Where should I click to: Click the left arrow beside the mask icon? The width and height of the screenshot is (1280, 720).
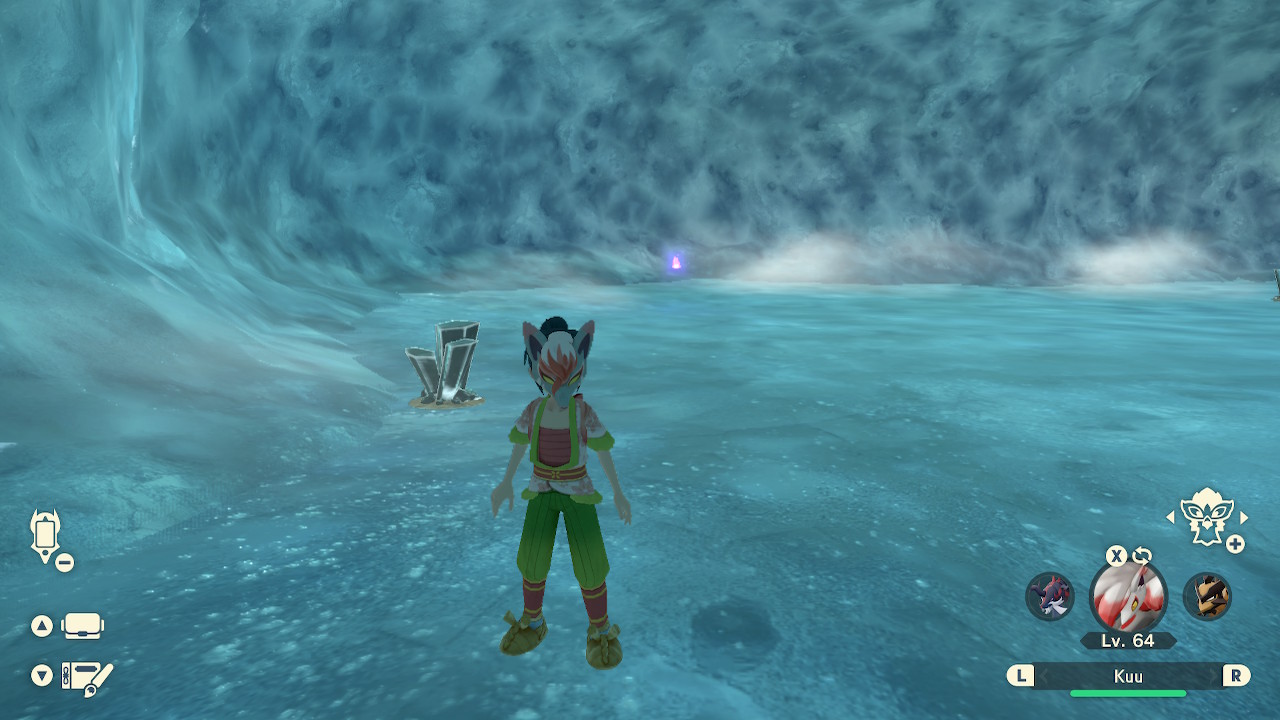pos(1171,517)
